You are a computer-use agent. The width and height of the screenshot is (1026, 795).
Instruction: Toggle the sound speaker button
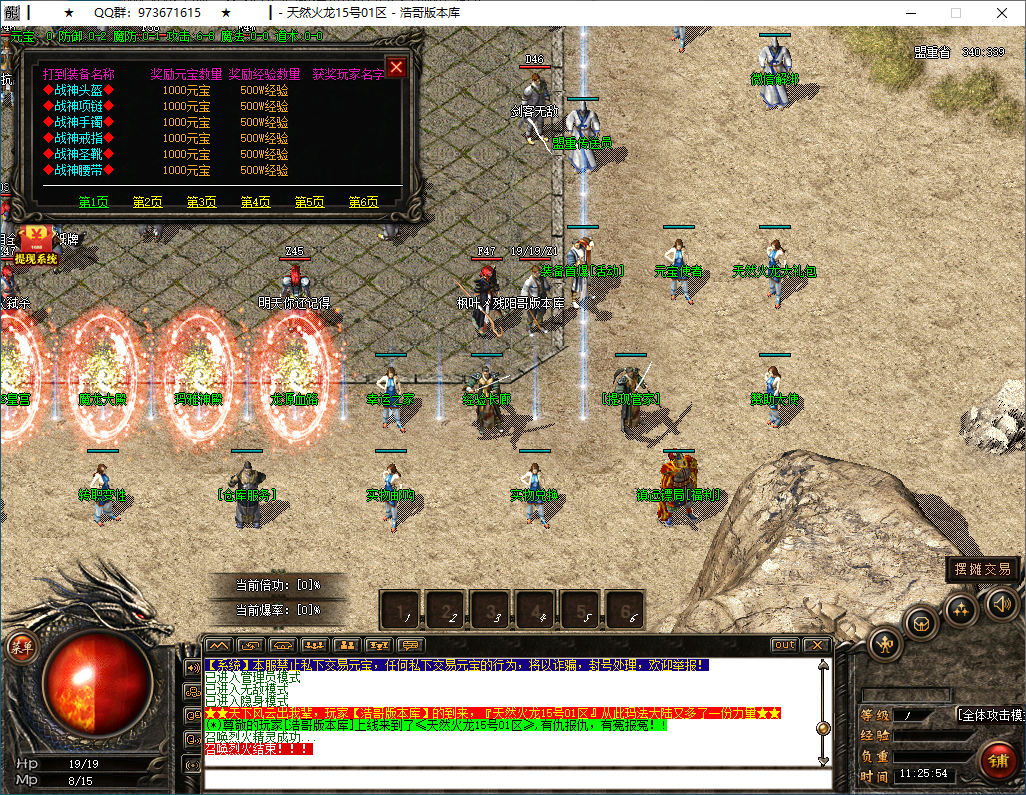[1002, 603]
